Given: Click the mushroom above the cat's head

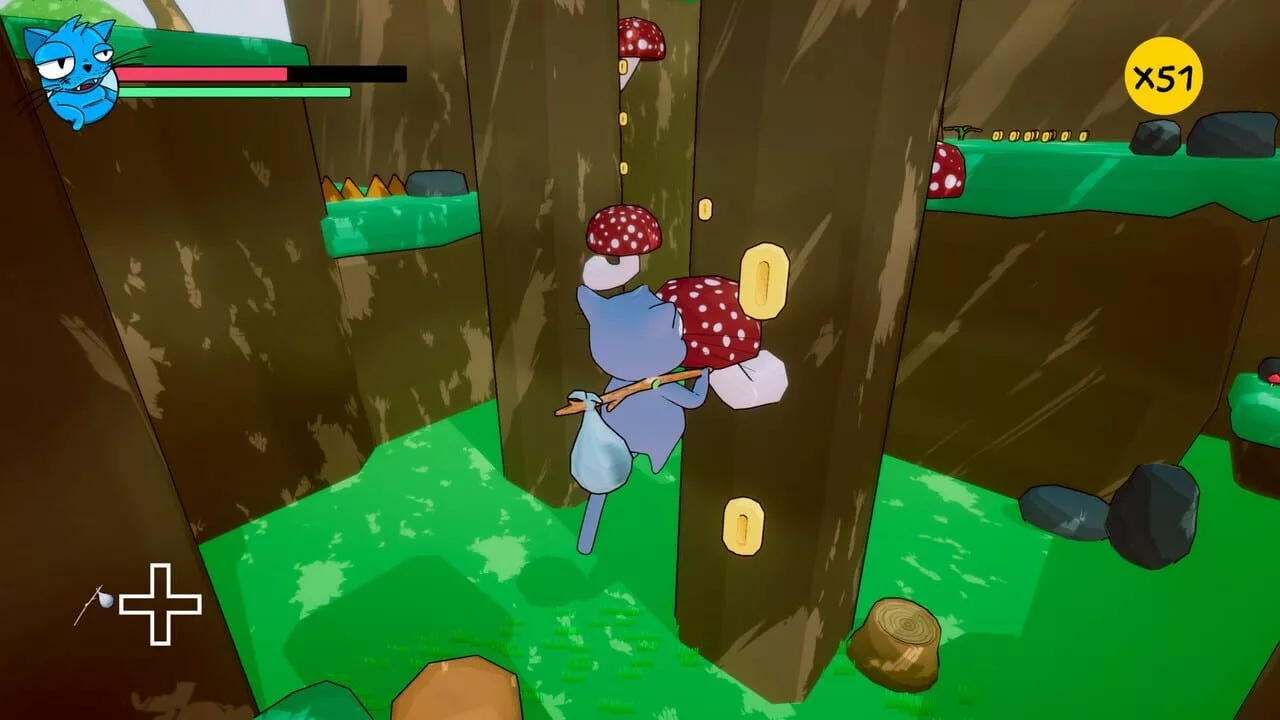Looking at the screenshot, I should pos(622,228).
